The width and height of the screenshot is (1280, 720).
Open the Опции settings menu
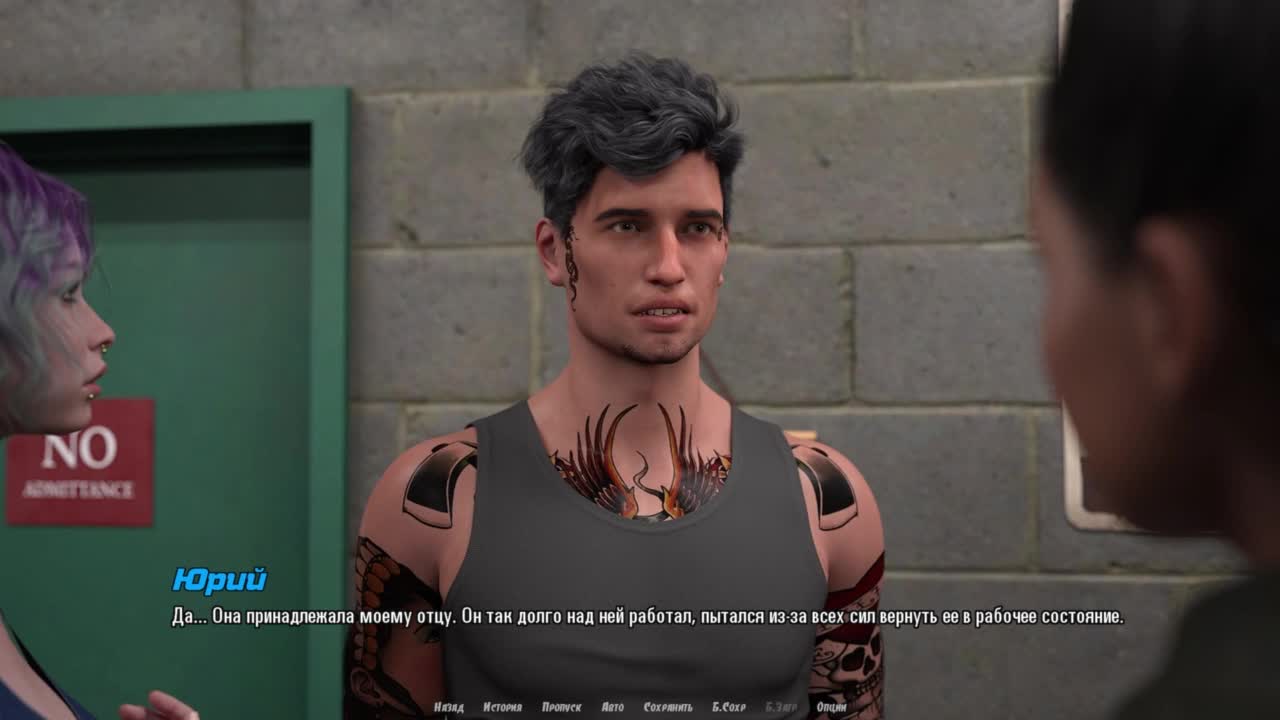pyautogui.click(x=831, y=707)
